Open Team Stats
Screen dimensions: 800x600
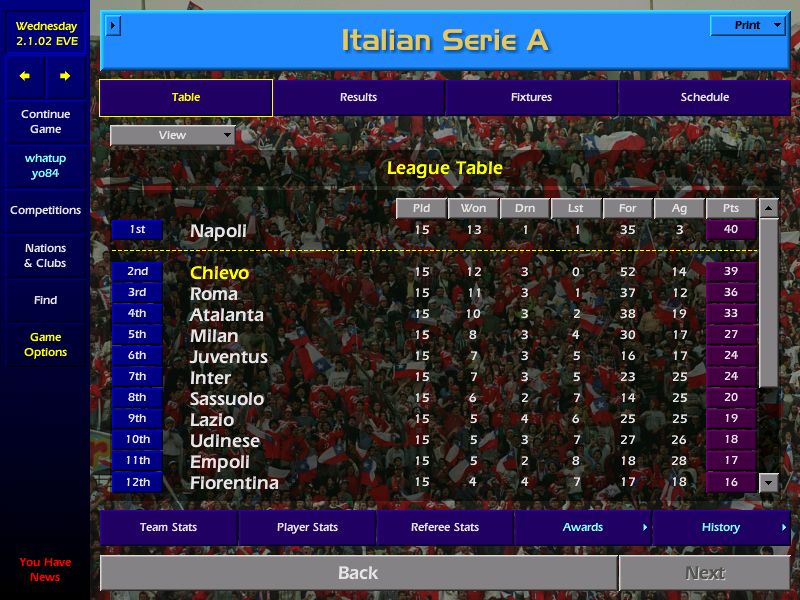click(x=168, y=528)
